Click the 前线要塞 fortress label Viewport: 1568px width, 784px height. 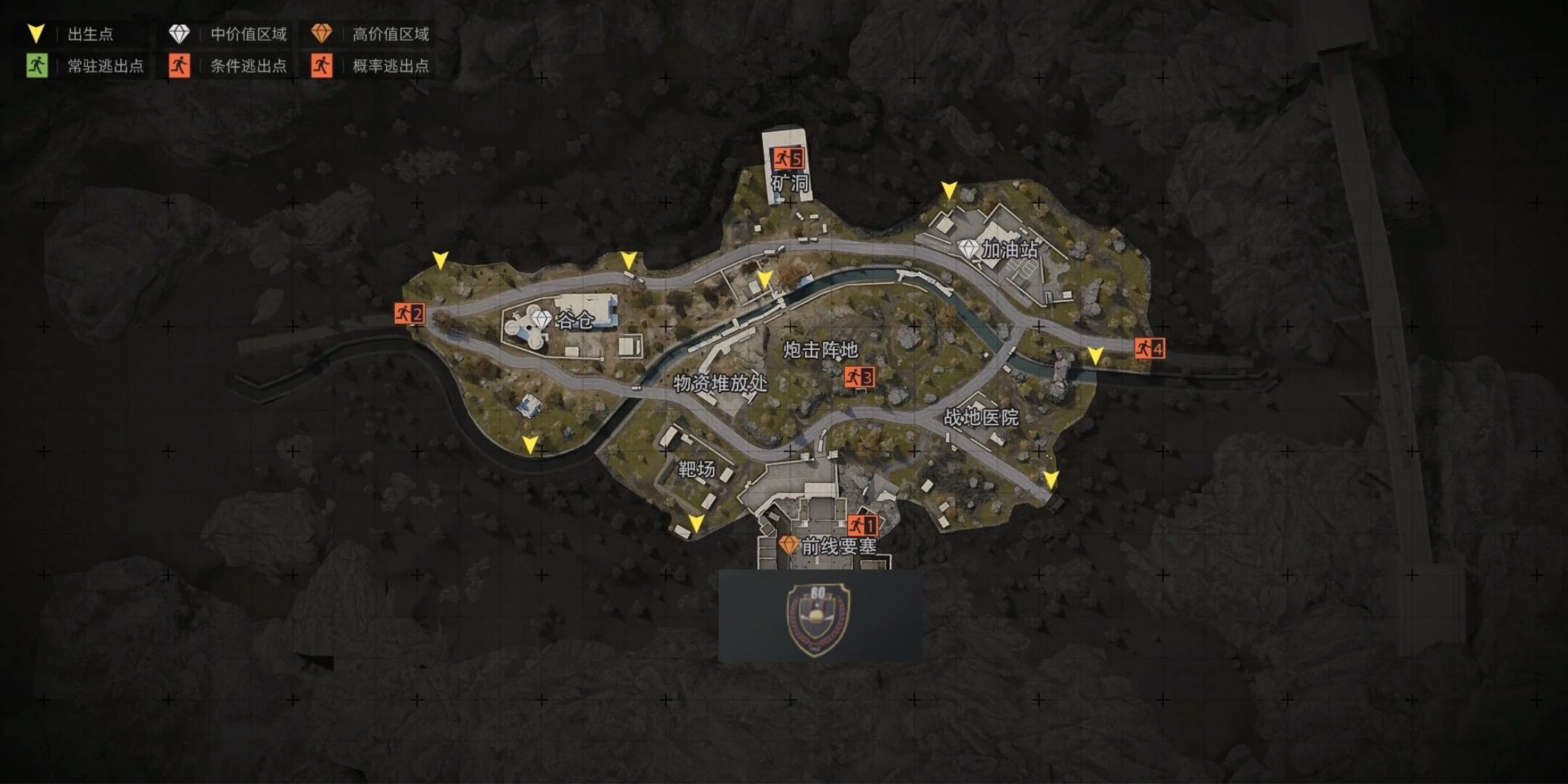[x=838, y=546]
